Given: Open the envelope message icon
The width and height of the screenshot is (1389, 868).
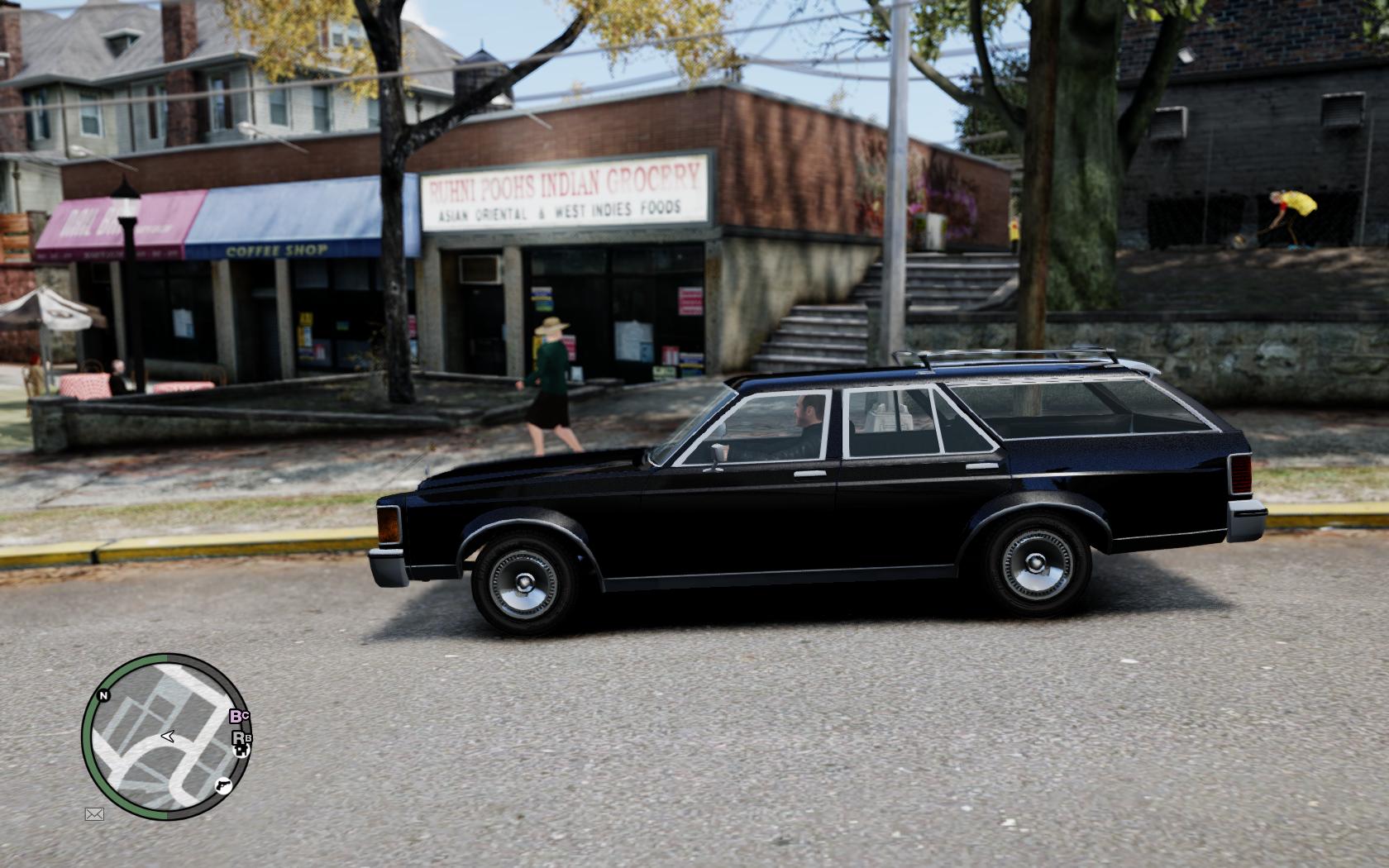Looking at the screenshot, I should point(94,814).
